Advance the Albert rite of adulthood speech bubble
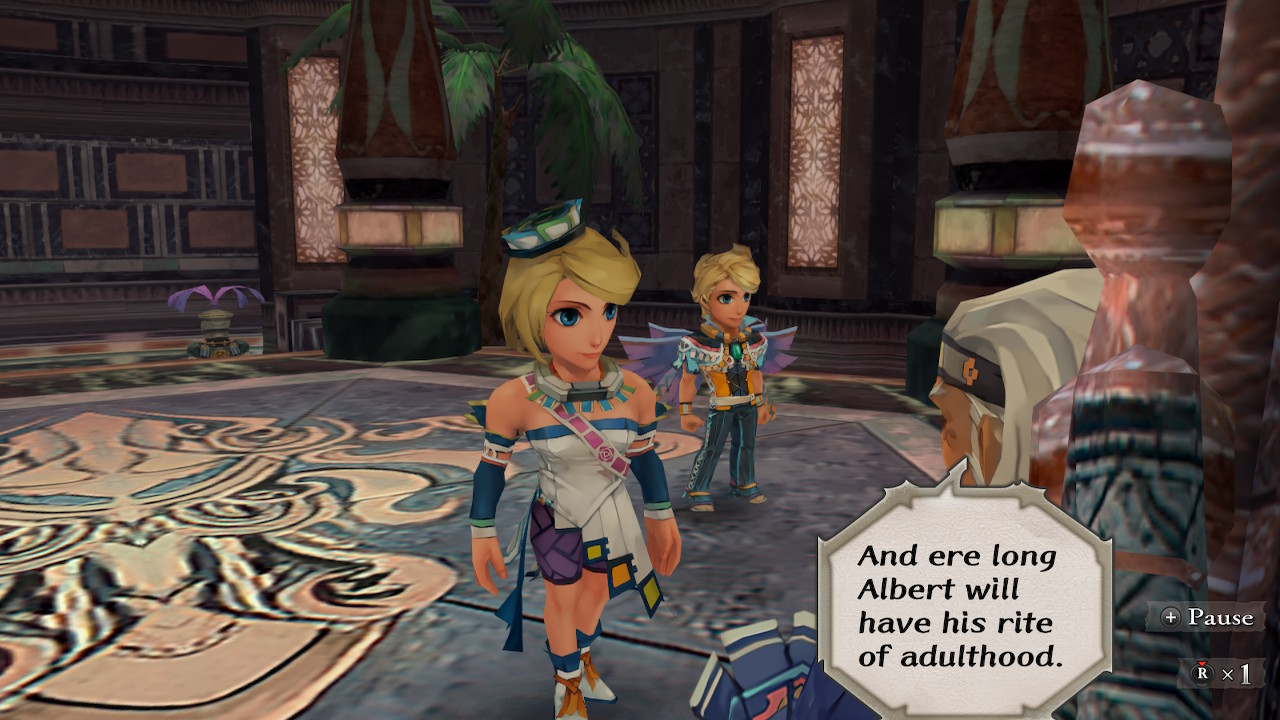Viewport: 1280px width, 720px height. point(963,606)
